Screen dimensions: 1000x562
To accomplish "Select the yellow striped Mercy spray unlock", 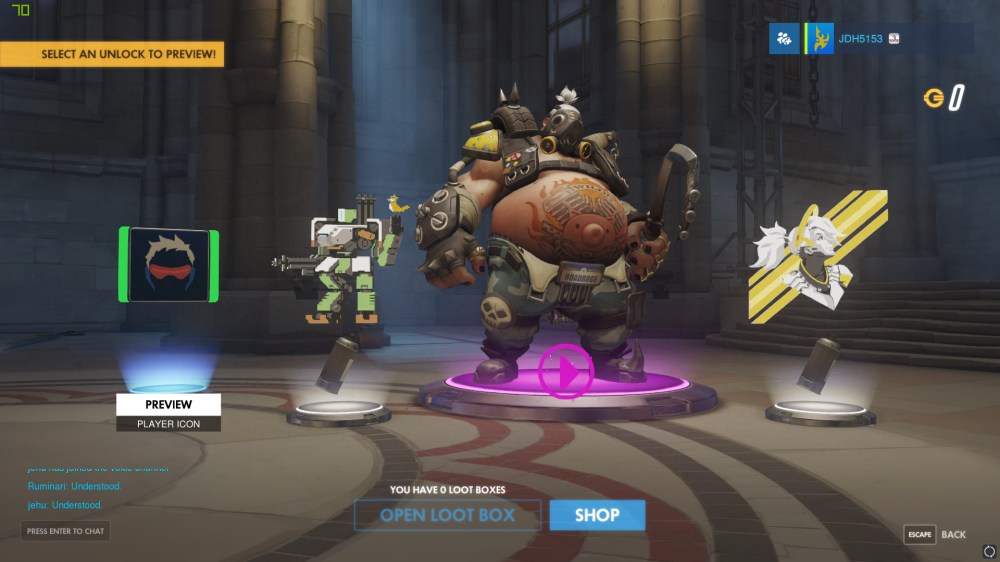I will (815, 256).
